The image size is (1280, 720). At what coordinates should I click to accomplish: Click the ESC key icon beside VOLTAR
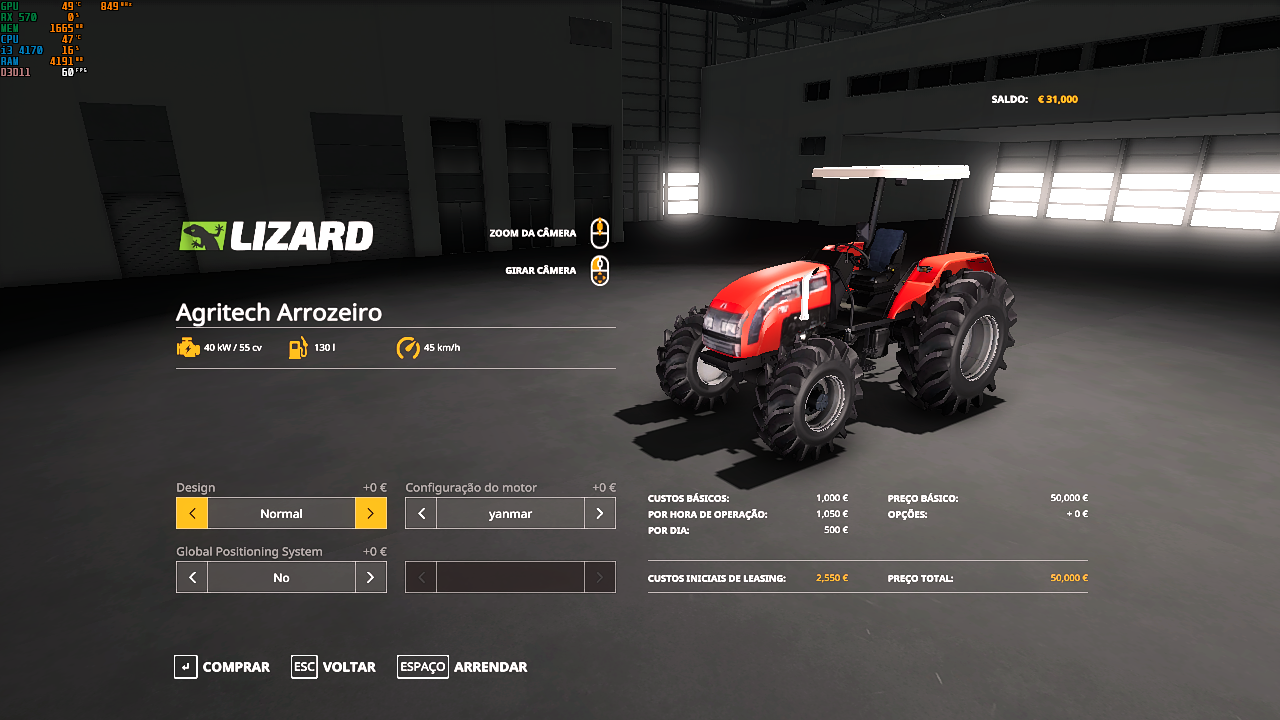pyautogui.click(x=303, y=667)
